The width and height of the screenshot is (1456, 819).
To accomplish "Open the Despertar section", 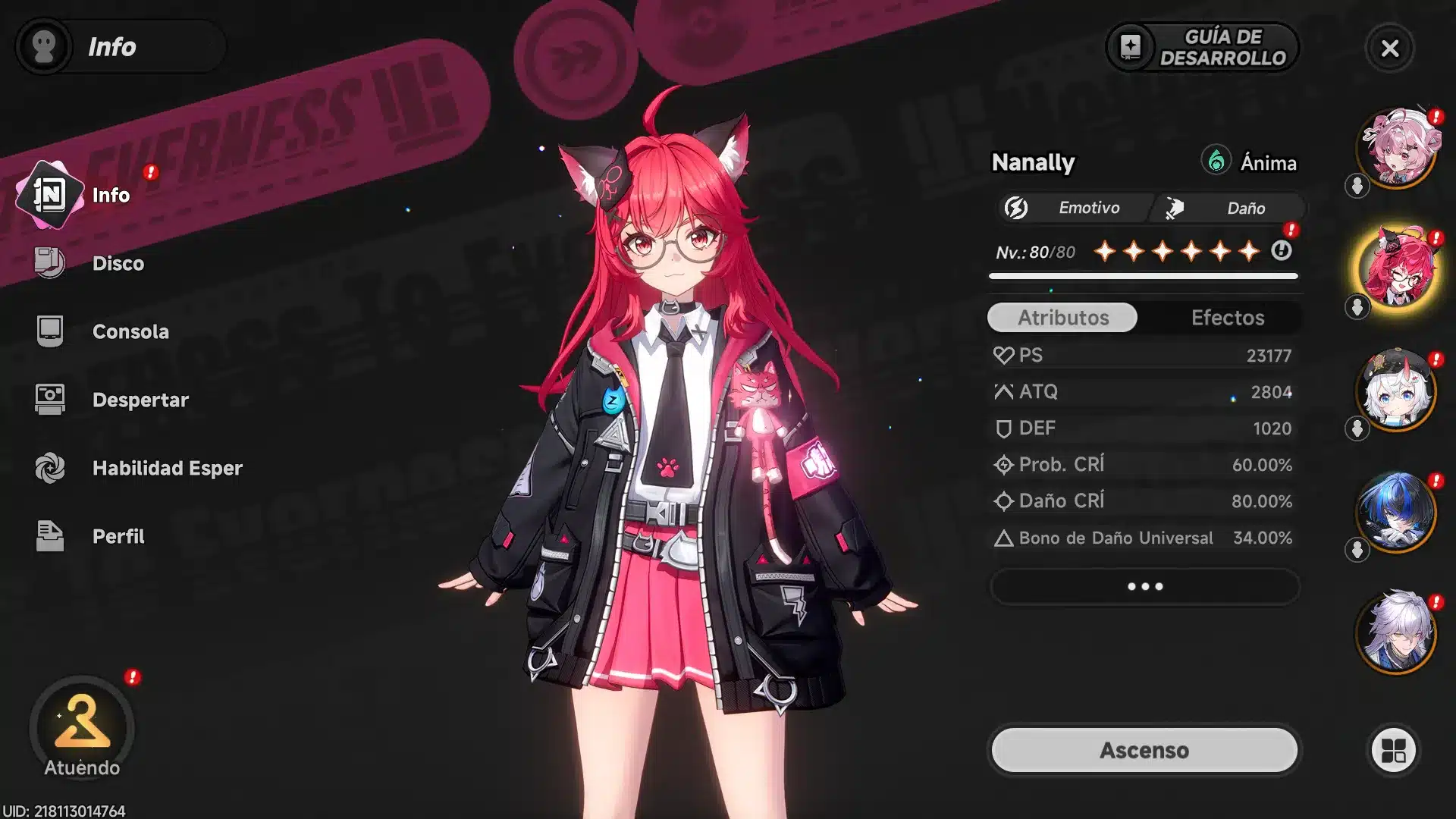I will tap(140, 400).
